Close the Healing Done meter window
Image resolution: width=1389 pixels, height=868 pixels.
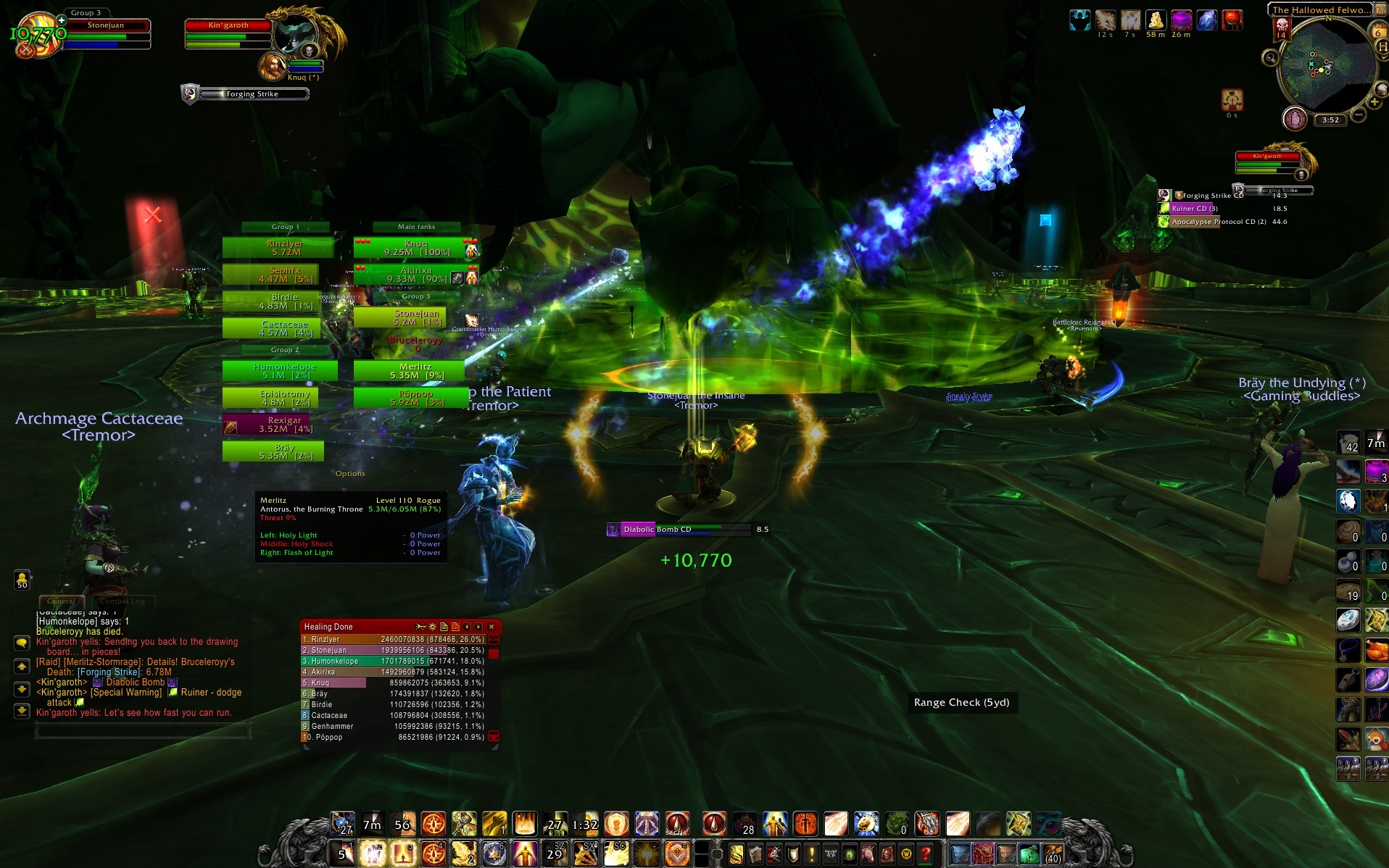(x=492, y=627)
